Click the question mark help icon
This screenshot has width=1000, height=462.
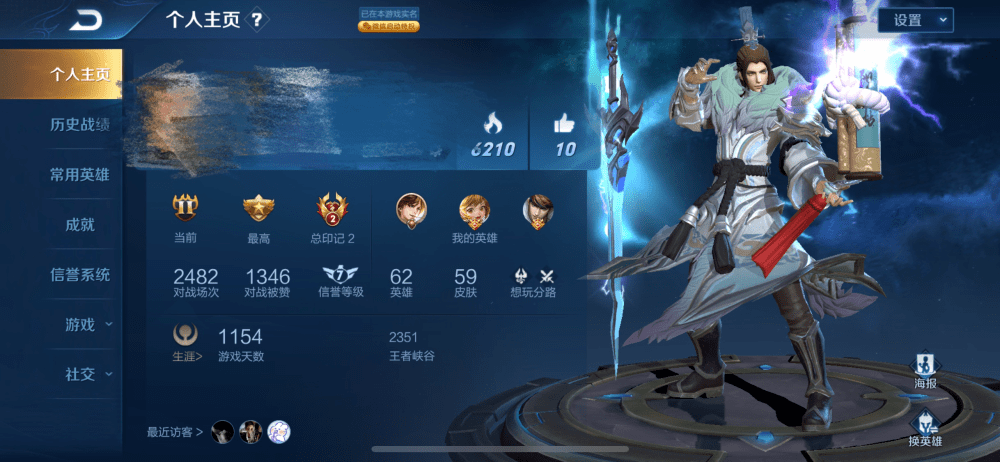pyautogui.click(x=257, y=20)
